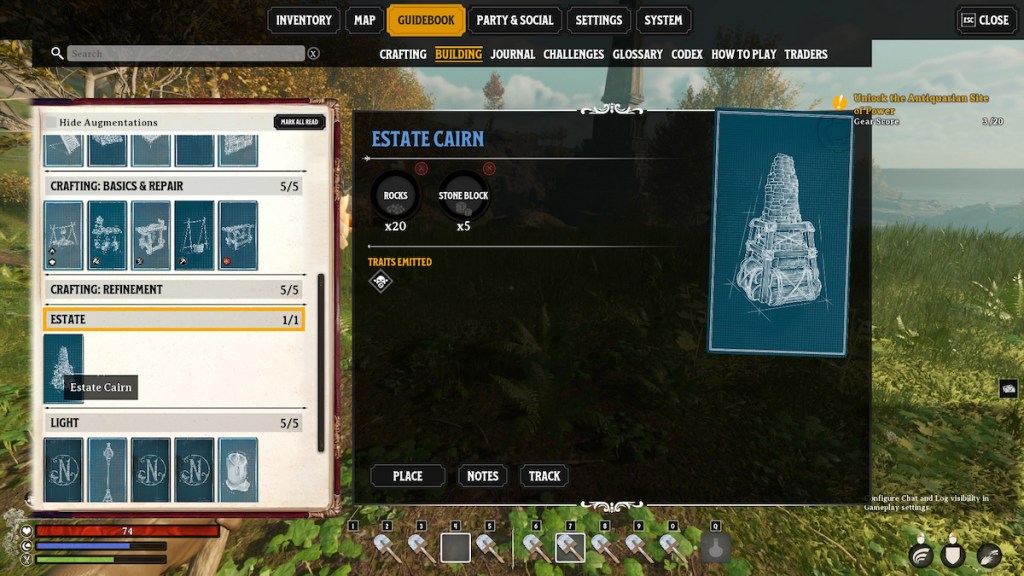The width and height of the screenshot is (1024, 576).
Task: Switch to the Crafting section
Action: (x=403, y=54)
